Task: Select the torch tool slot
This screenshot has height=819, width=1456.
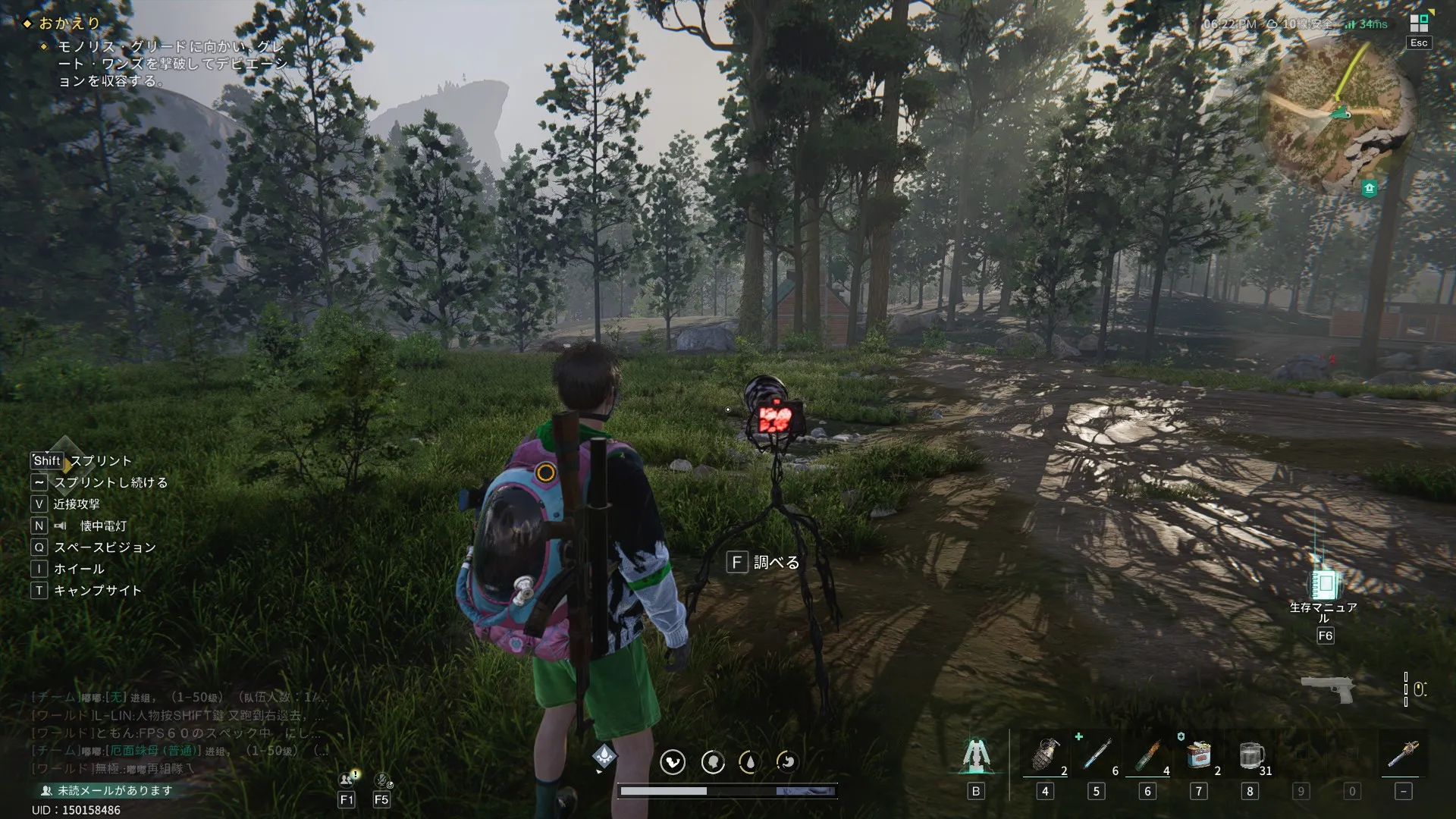Action: 1402,757
